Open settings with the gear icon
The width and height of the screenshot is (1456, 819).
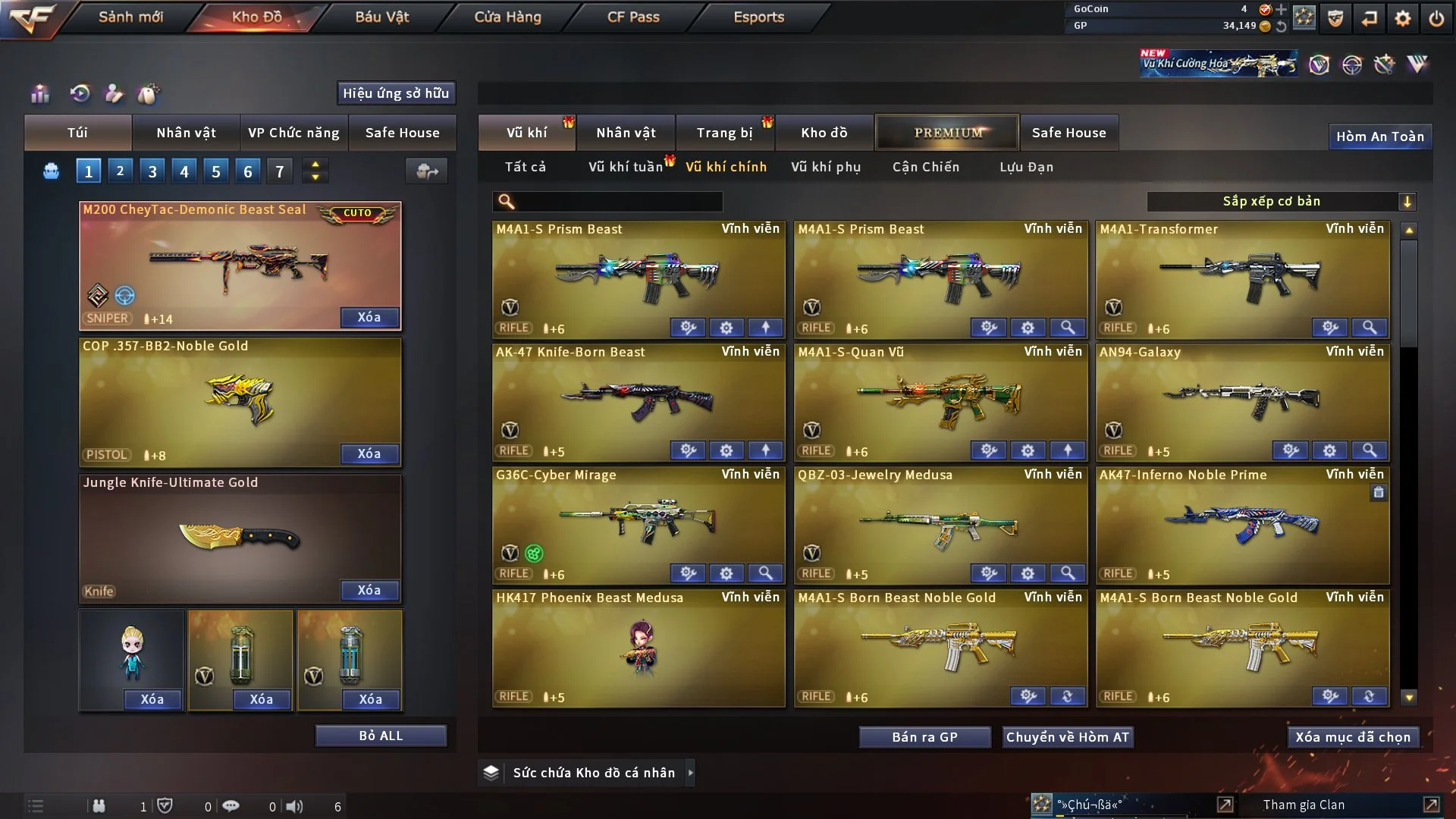1403,18
